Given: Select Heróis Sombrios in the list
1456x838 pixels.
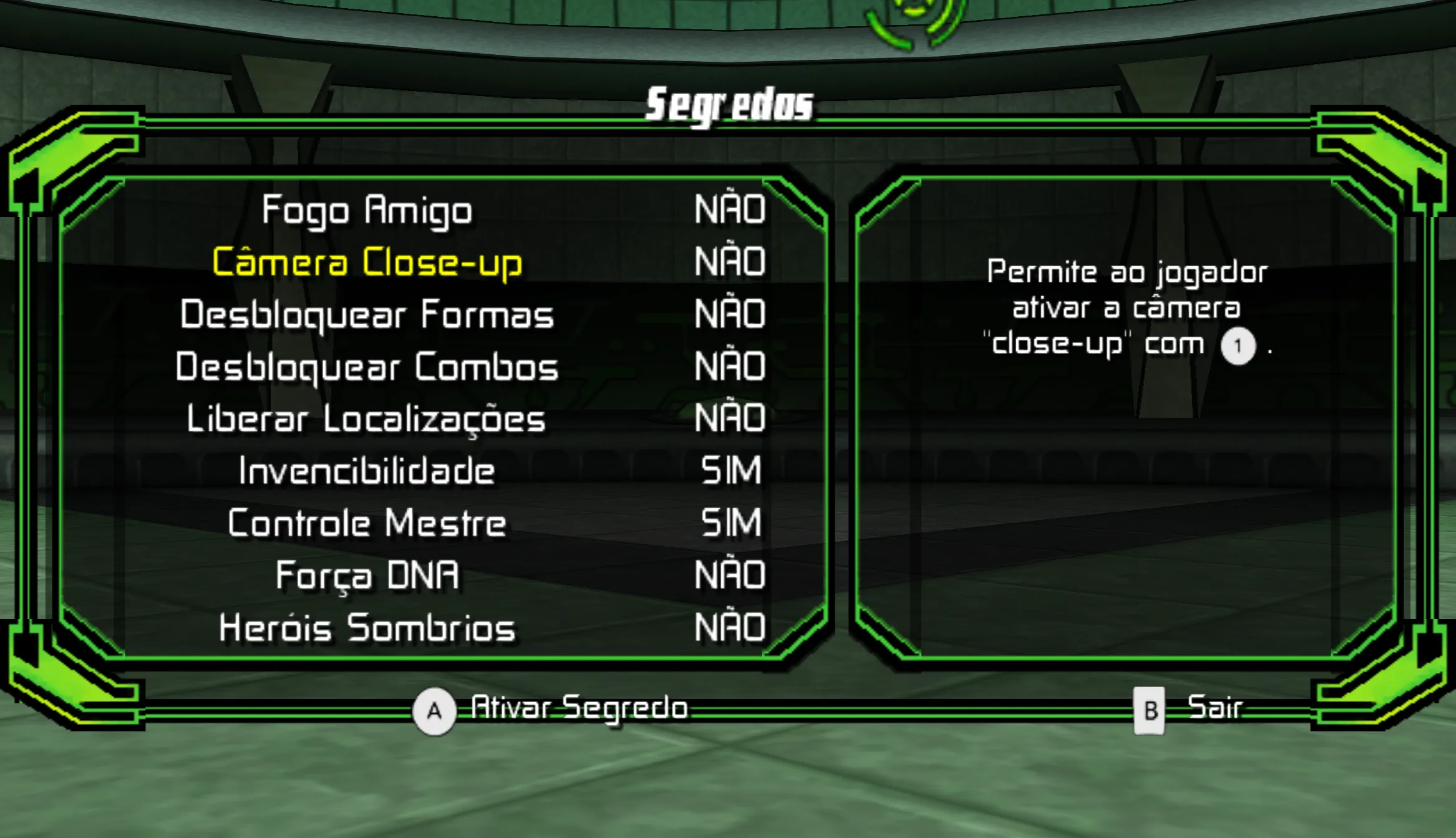Looking at the screenshot, I should point(367,627).
